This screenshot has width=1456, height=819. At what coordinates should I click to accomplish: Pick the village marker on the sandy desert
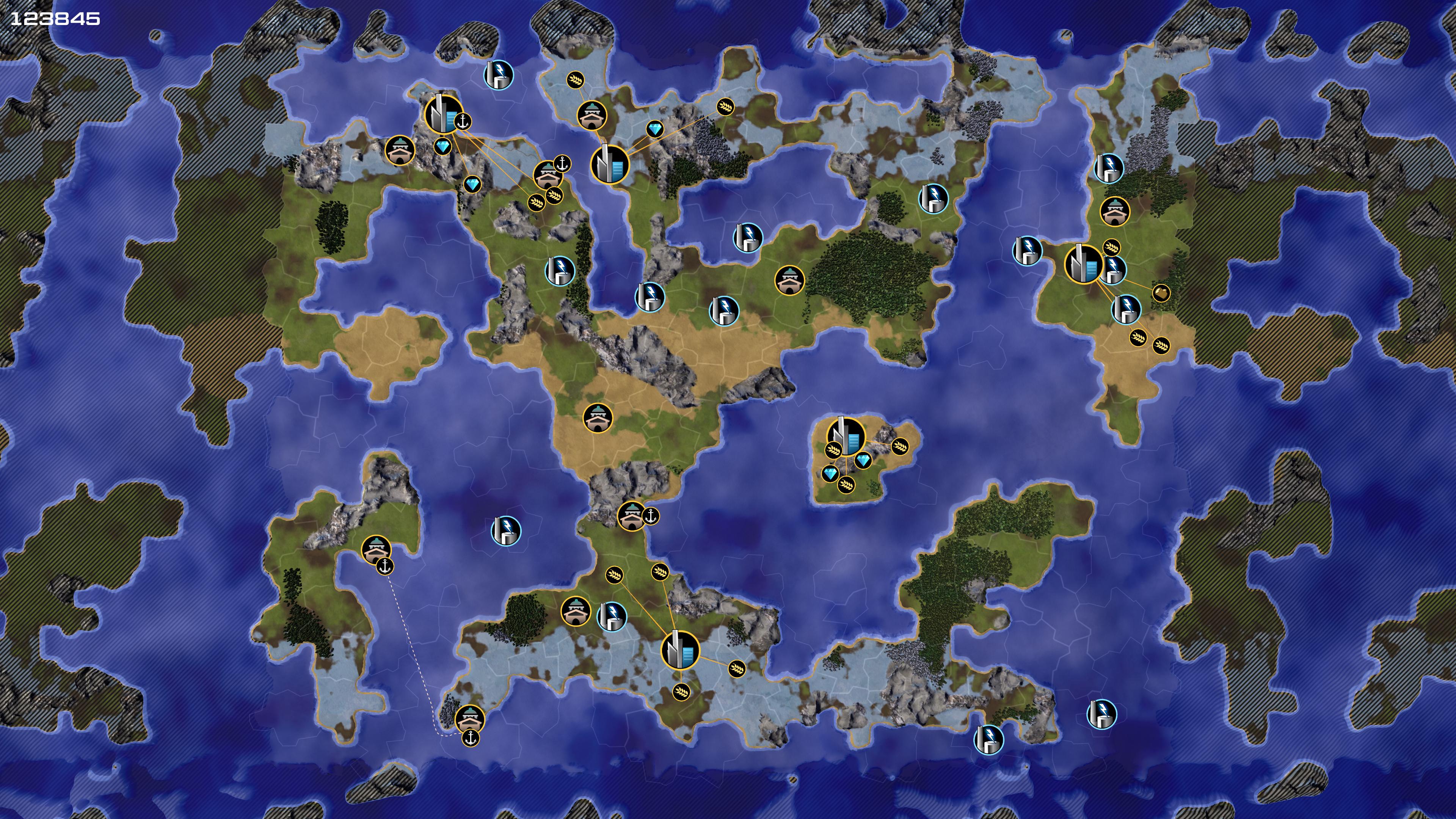click(x=598, y=418)
